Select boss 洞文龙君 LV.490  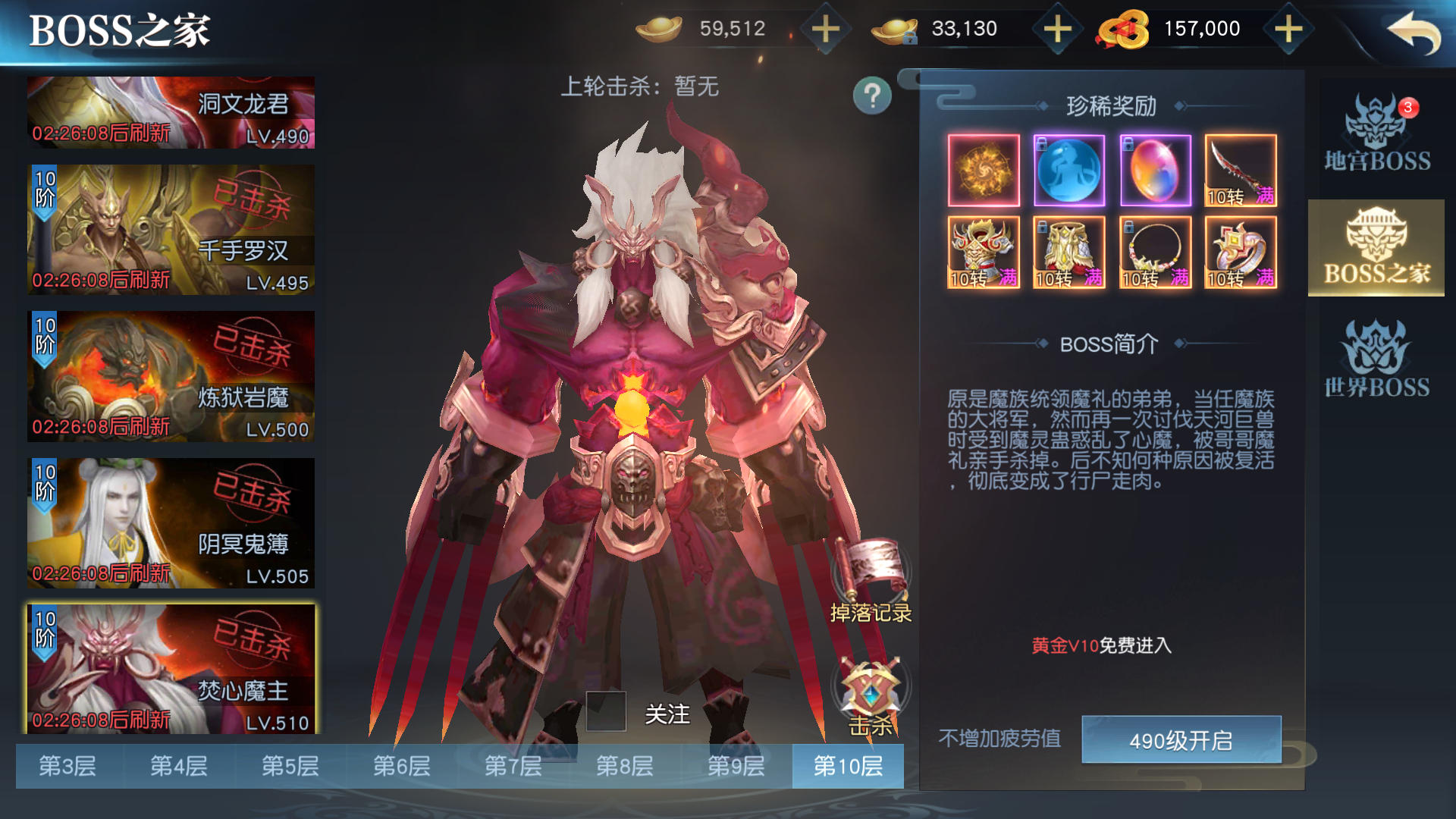click(x=171, y=112)
